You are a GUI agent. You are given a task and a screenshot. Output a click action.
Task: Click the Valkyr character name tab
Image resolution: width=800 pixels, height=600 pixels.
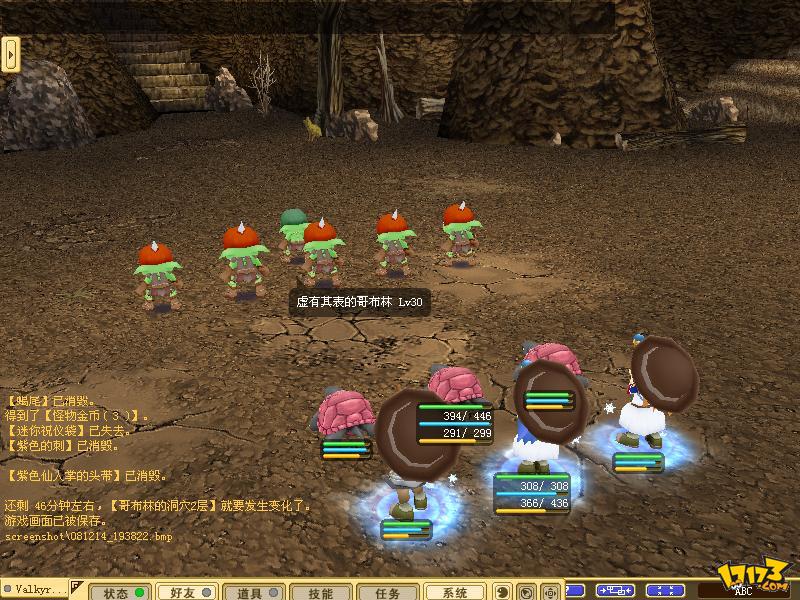(x=36, y=591)
